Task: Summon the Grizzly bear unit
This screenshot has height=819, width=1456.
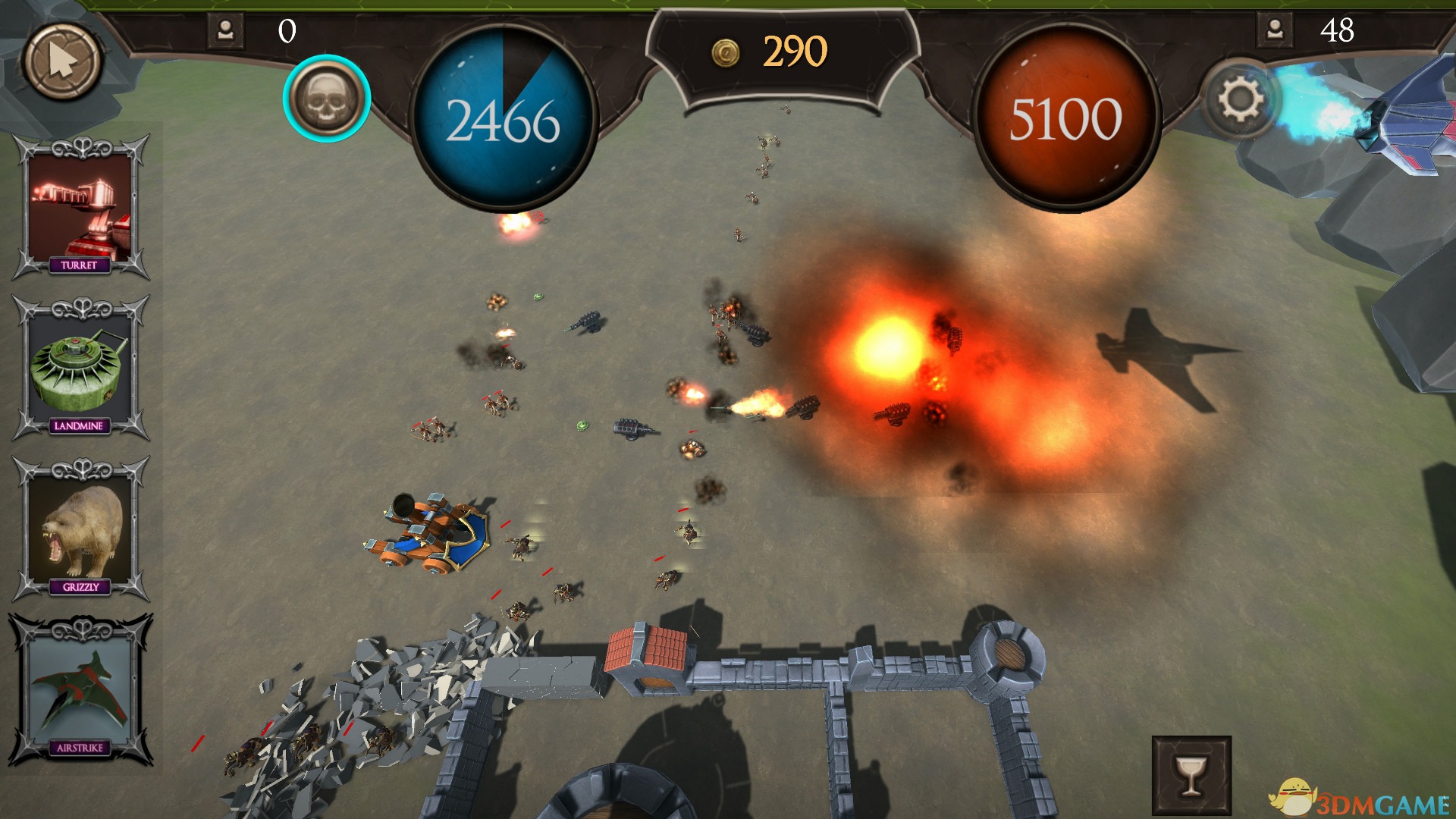Action: (80, 529)
